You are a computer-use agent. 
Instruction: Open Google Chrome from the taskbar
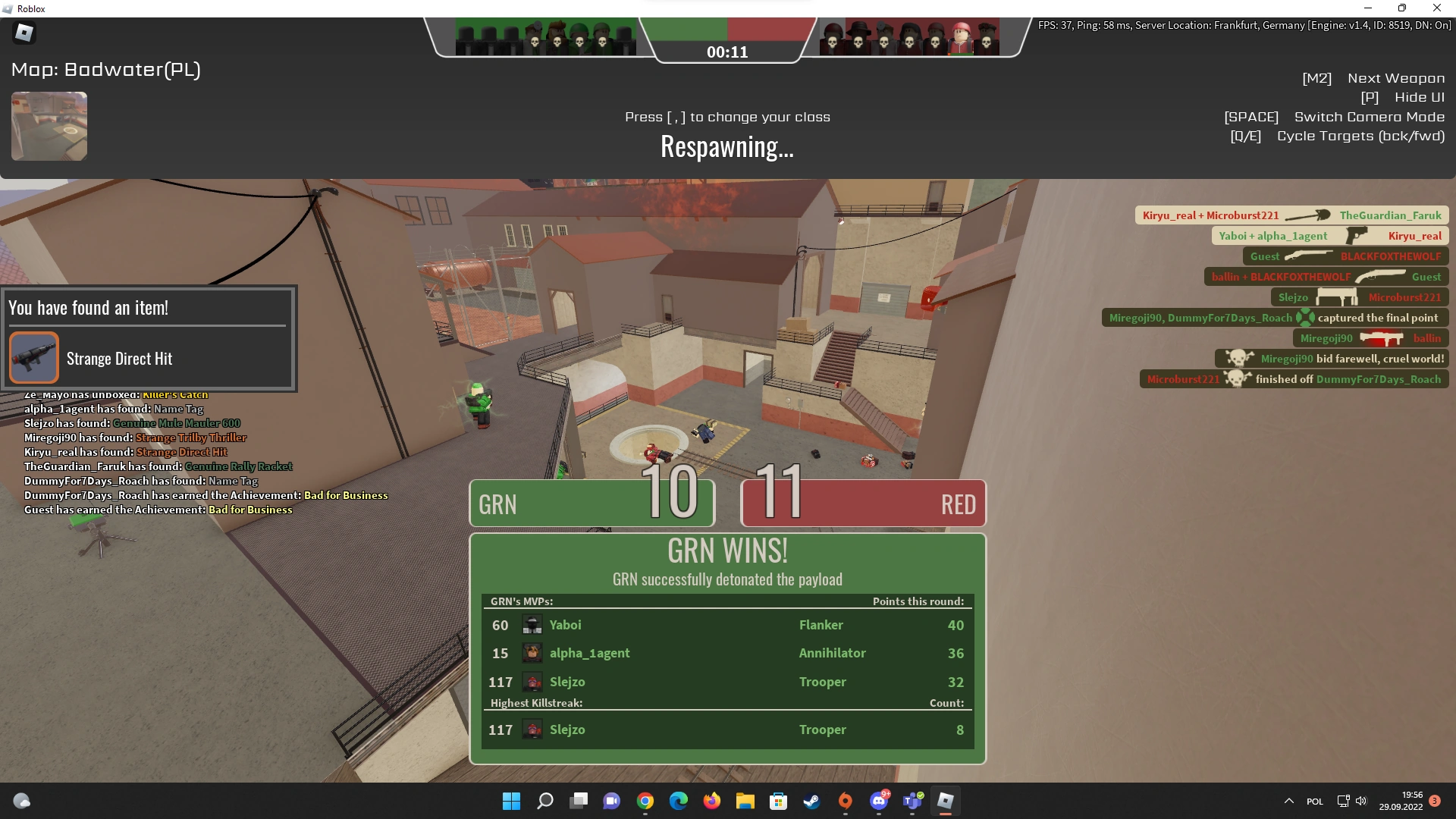click(x=645, y=801)
